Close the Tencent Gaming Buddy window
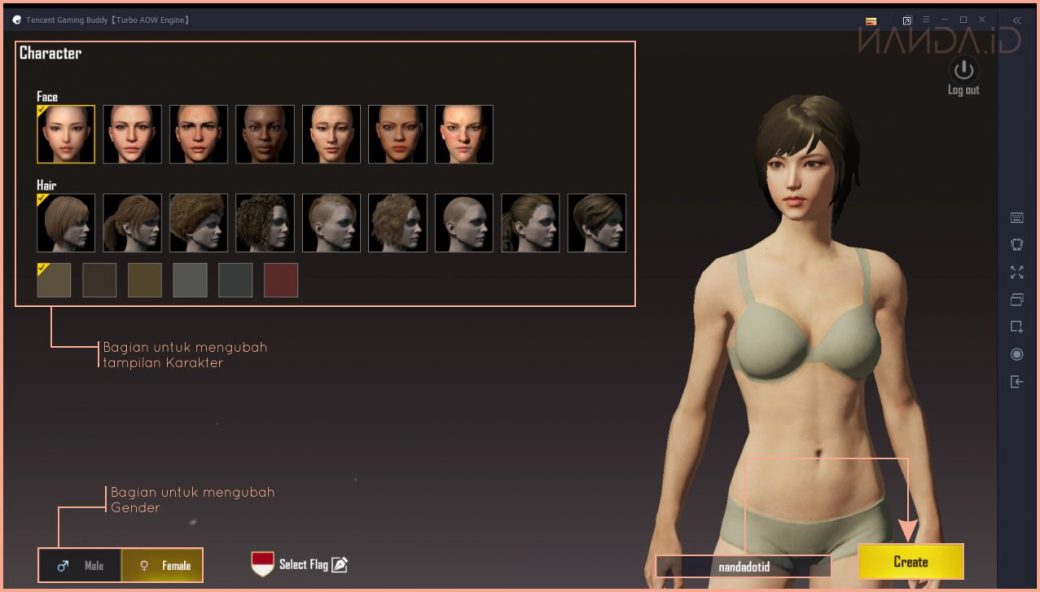 [983, 20]
